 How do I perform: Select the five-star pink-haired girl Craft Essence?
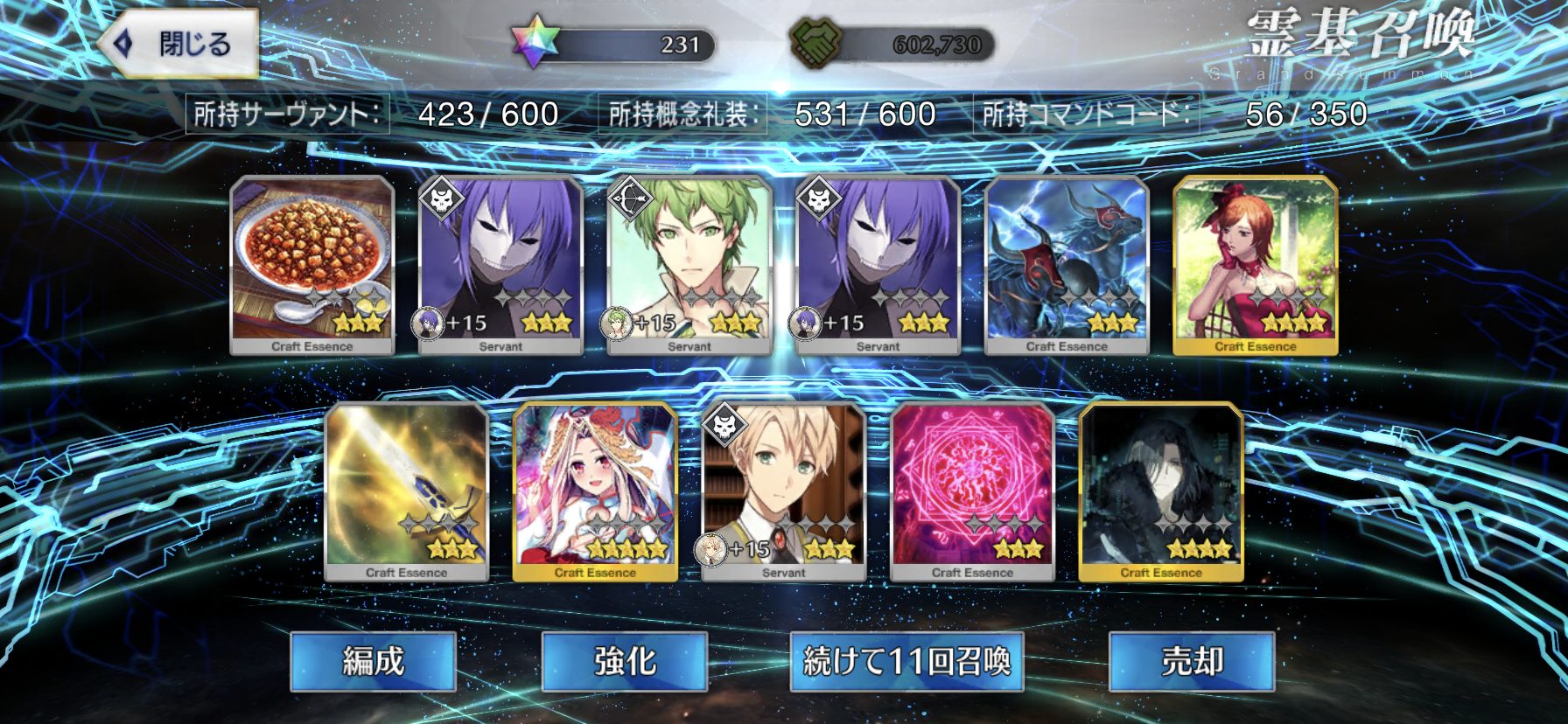(x=595, y=491)
